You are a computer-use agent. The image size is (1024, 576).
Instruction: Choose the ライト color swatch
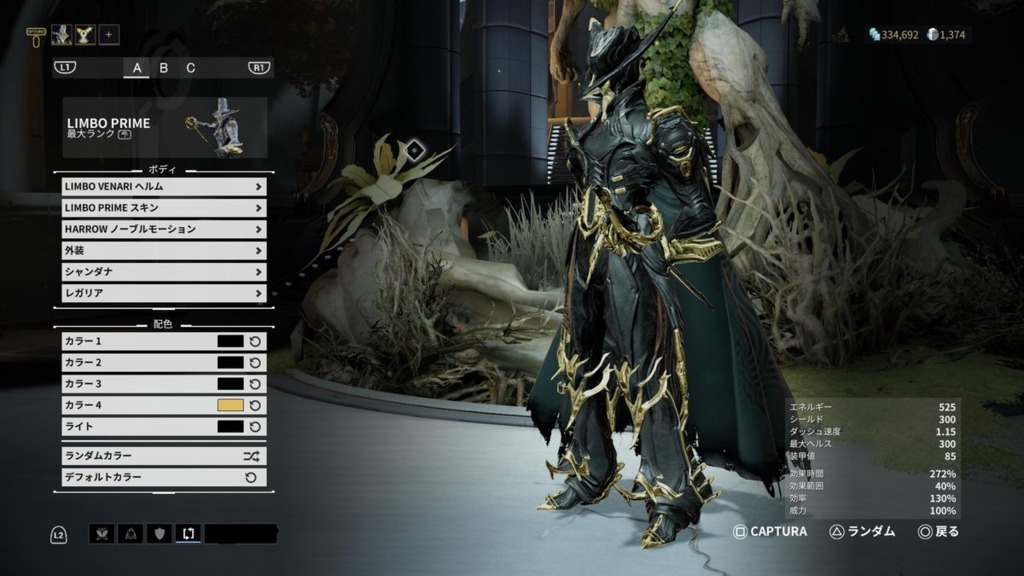(x=230, y=427)
